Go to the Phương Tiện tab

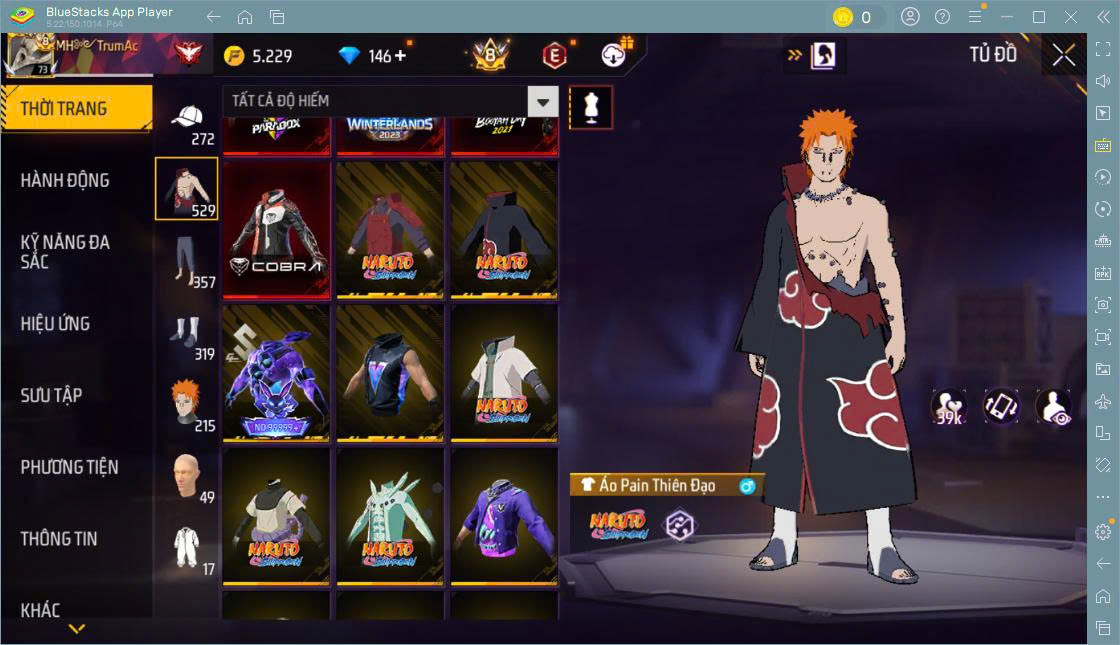(70, 467)
